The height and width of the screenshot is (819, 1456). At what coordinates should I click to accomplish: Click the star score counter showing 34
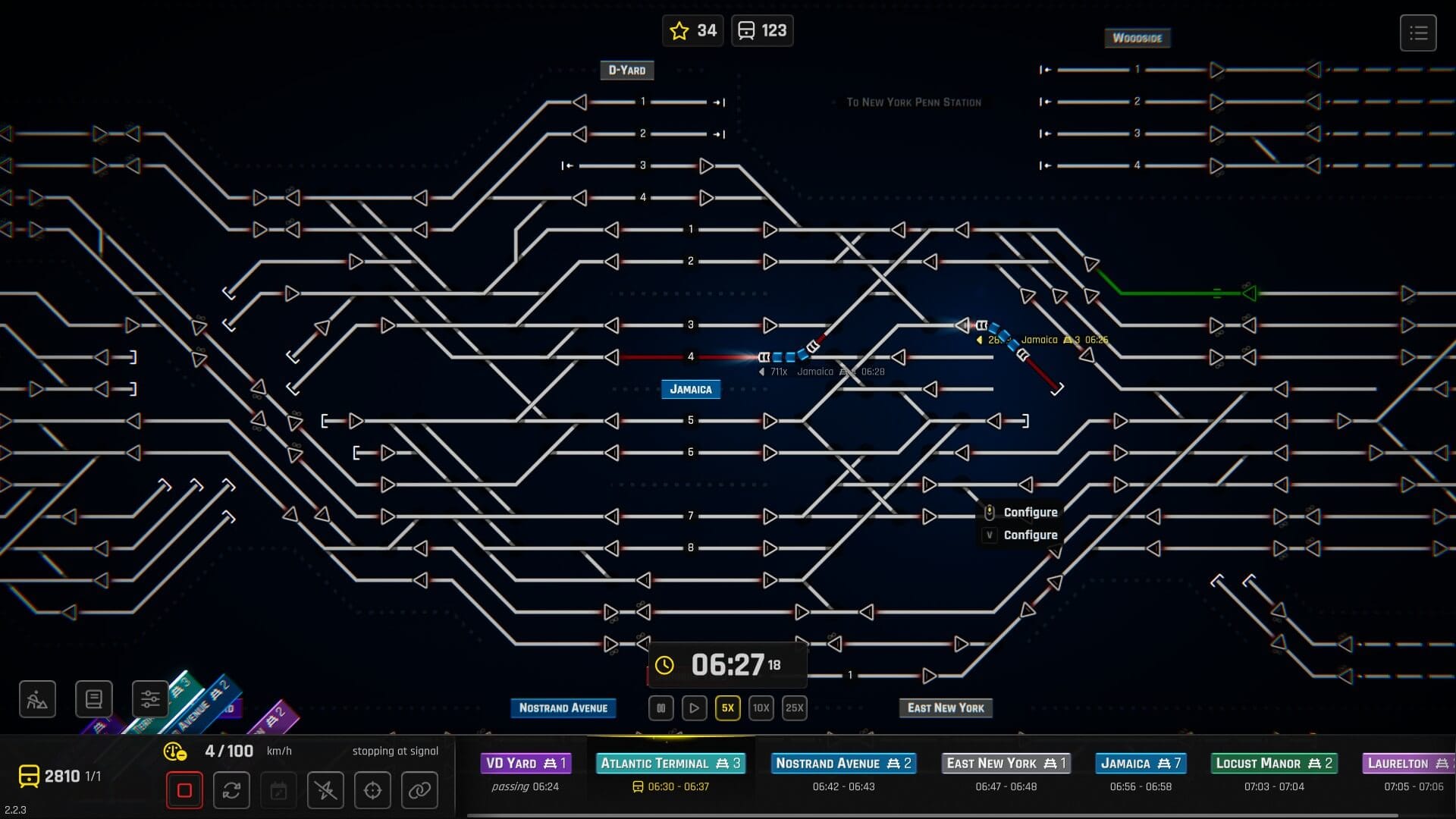point(692,30)
